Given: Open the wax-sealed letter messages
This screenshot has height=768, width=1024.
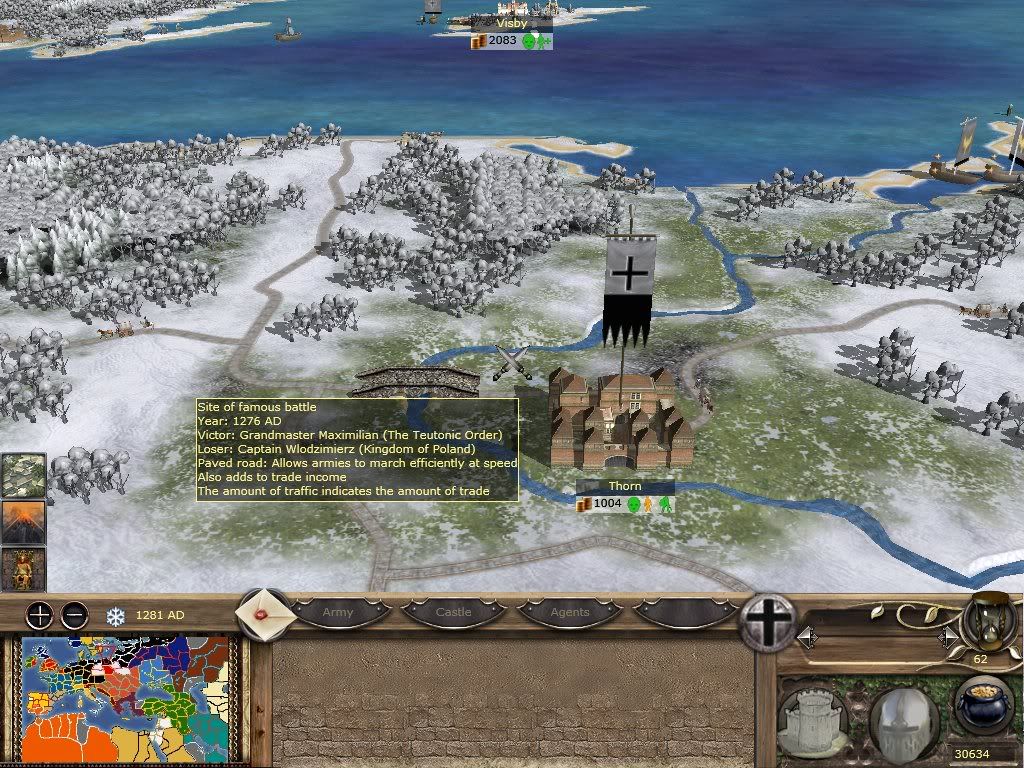Looking at the screenshot, I should point(264,613).
